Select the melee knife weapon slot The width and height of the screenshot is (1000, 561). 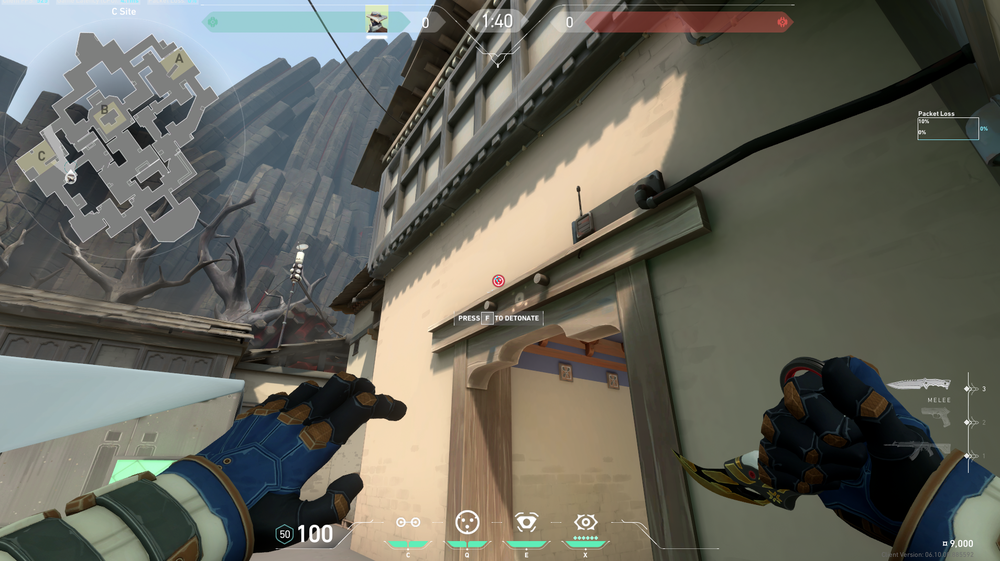(x=918, y=385)
